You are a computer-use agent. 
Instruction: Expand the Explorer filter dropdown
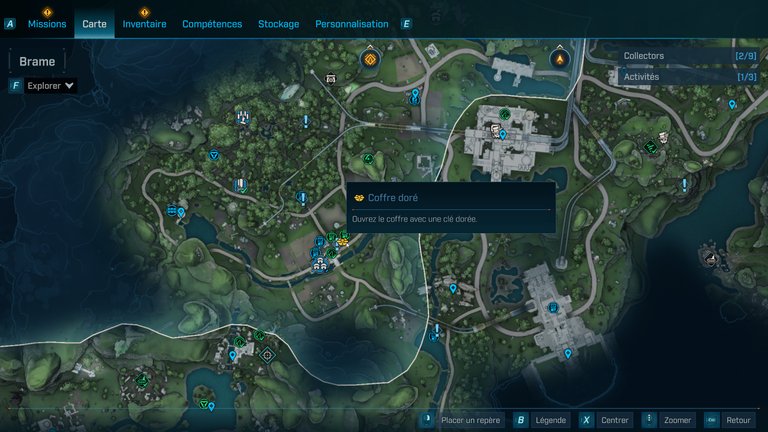(x=50, y=86)
